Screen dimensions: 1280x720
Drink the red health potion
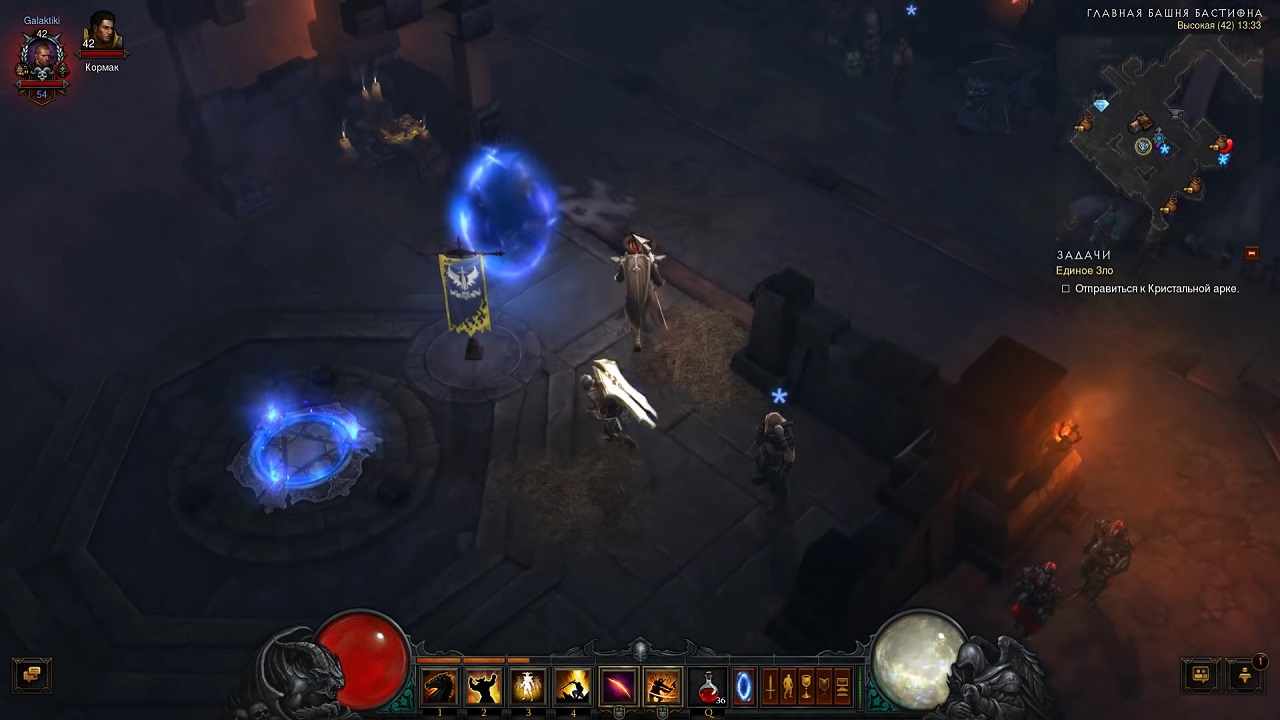tap(708, 687)
